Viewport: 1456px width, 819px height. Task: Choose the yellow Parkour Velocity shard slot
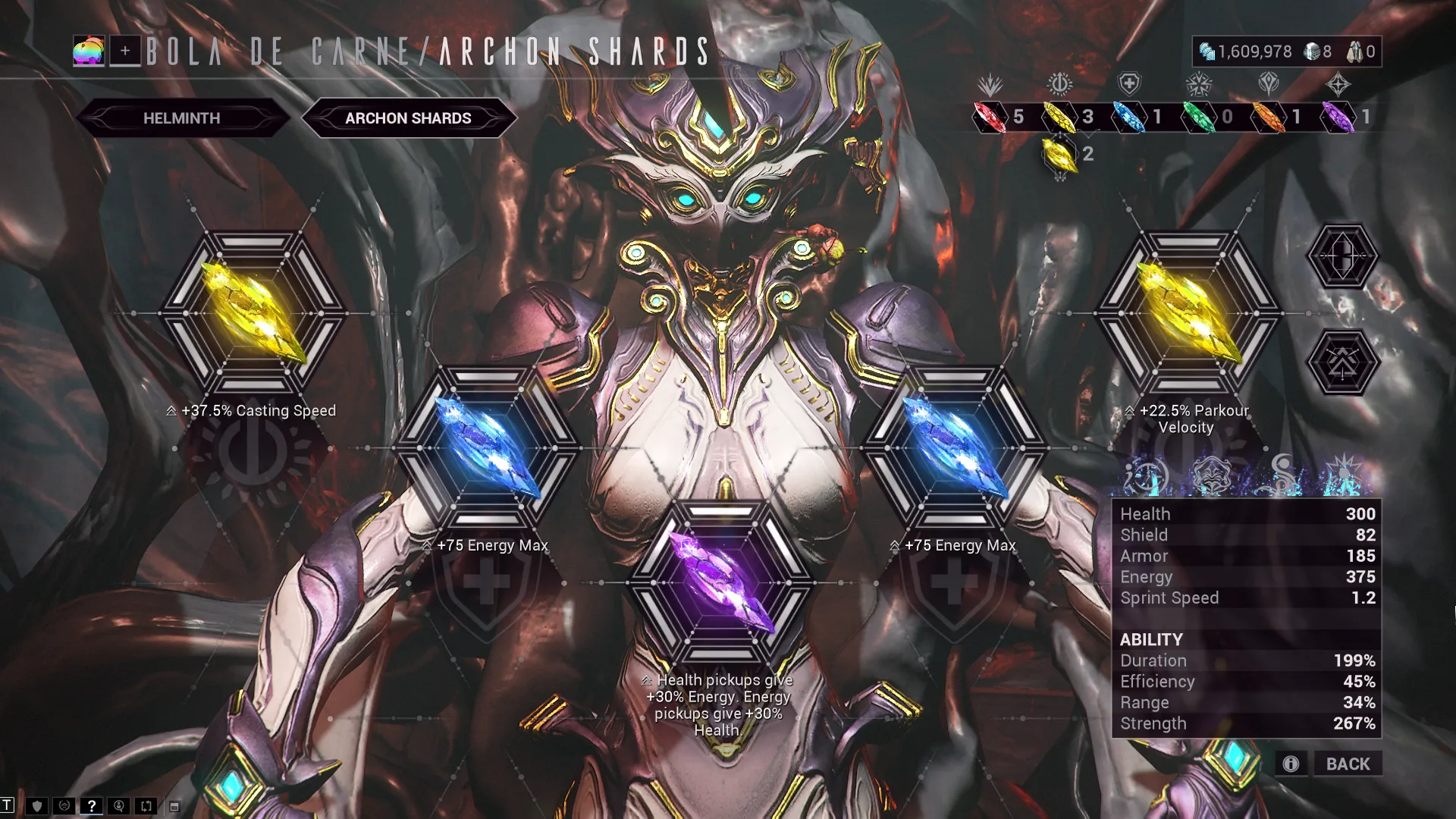(1188, 312)
